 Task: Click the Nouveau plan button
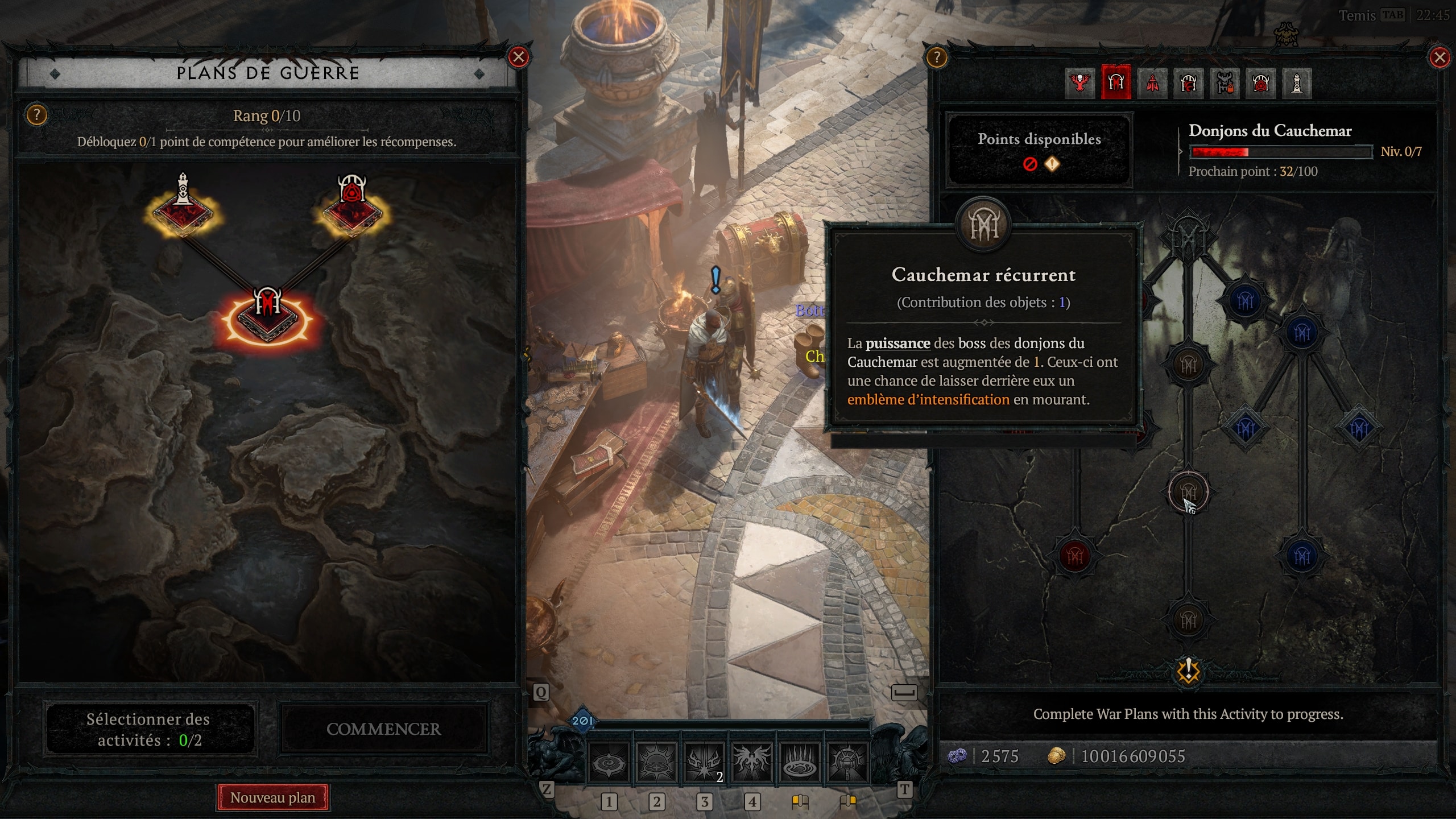click(x=272, y=797)
